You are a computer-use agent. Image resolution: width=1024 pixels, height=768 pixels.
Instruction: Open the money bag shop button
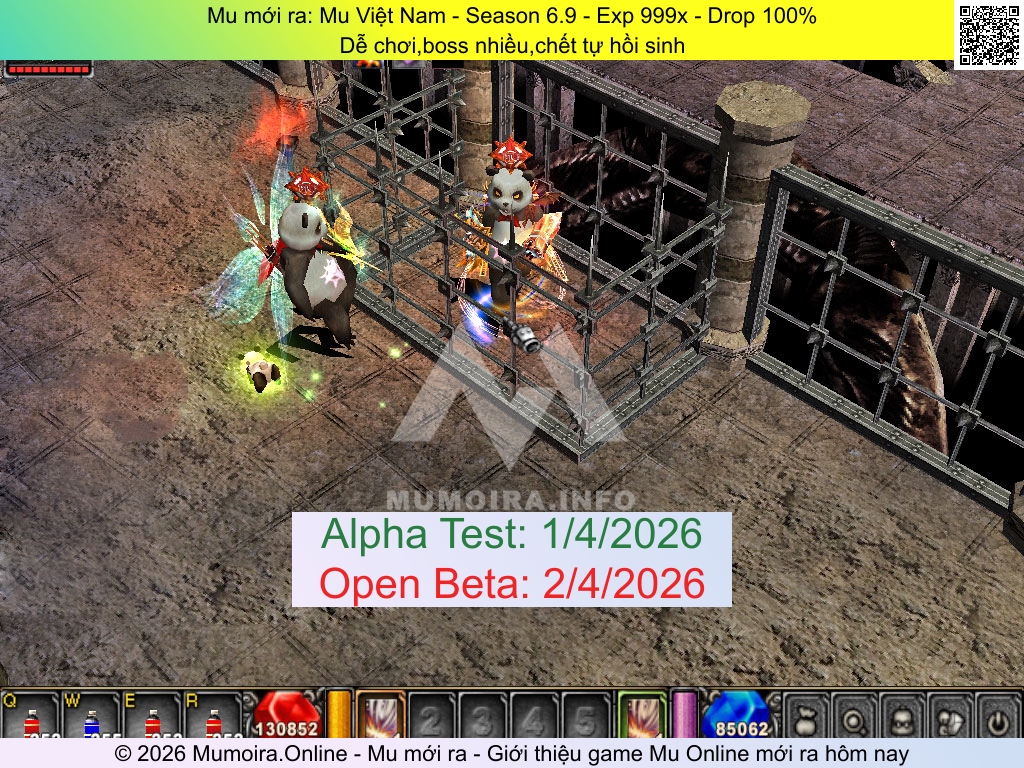click(807, 717)
